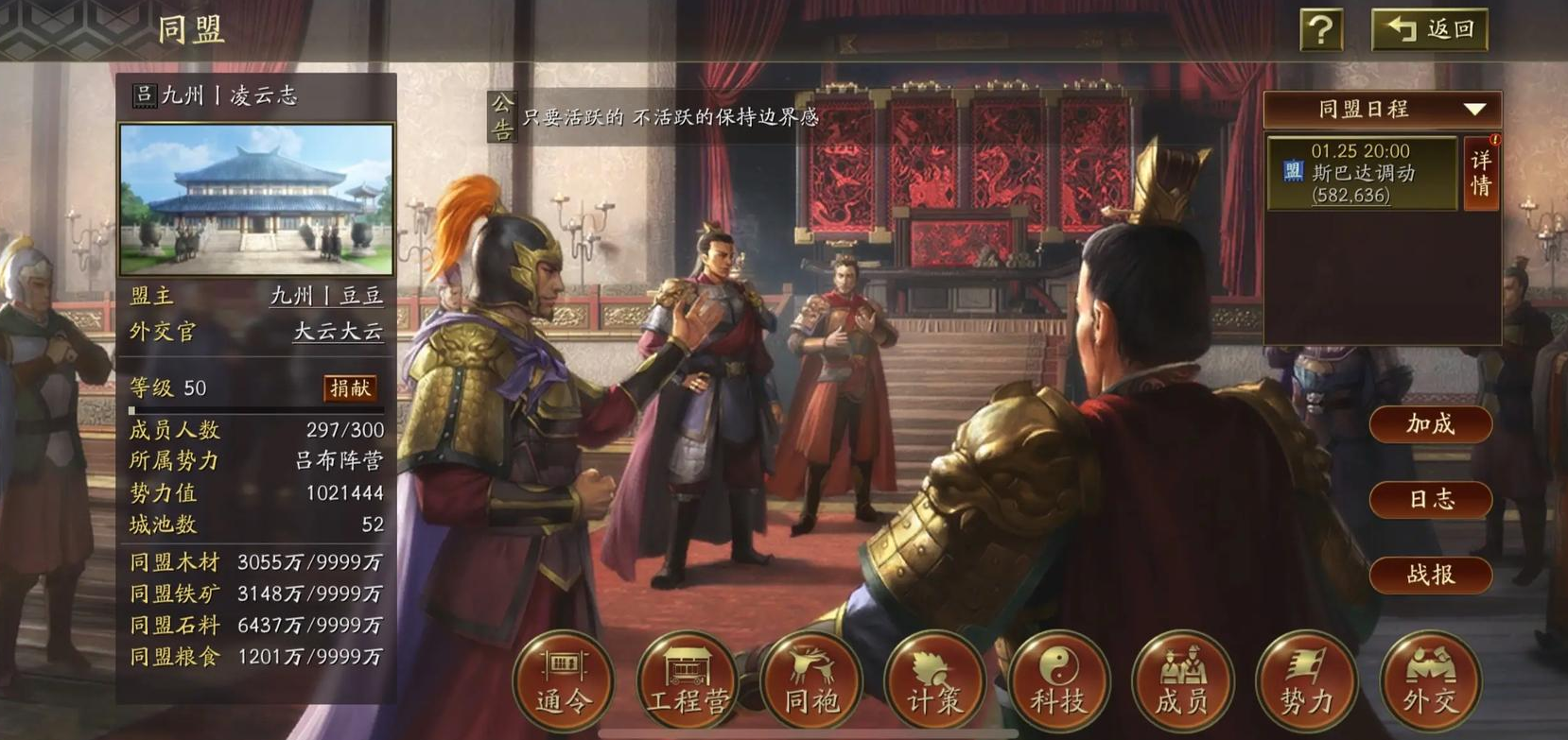Click the 返回 return button
Viewport: 1568px width, 740px height.
pyautogui.click(x=1430, y=28)
